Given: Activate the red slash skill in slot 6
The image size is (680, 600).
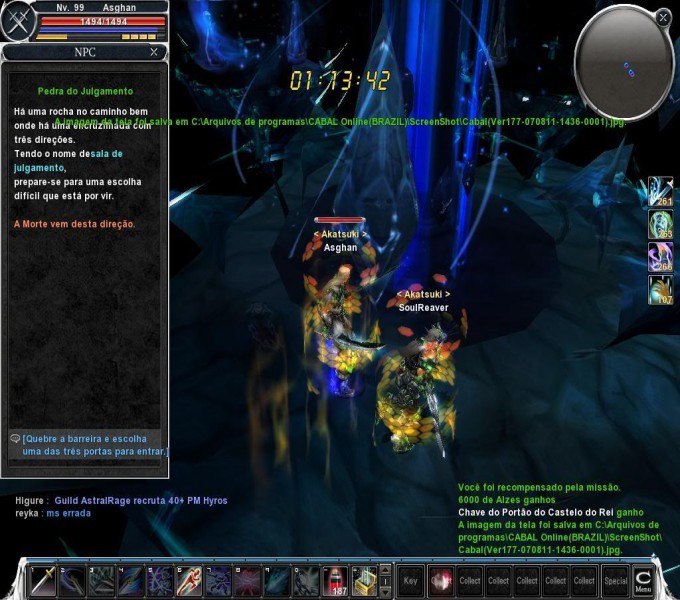Looking at the screenshot, I should click(x=190, y=581).
